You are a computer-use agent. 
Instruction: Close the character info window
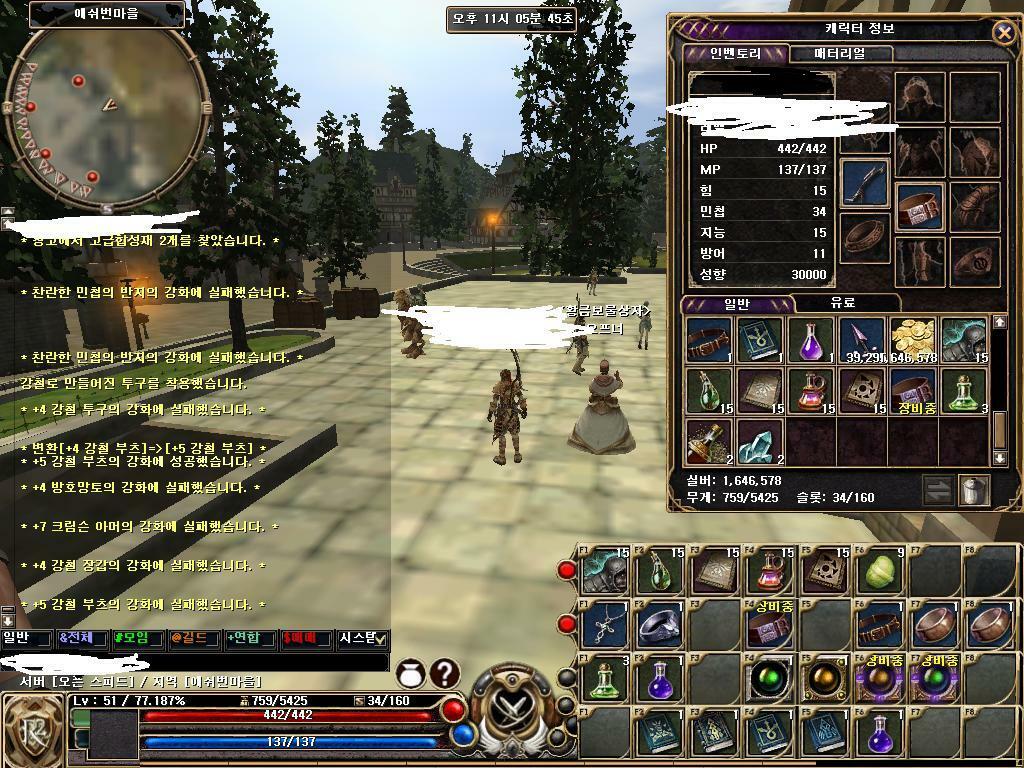[x=1003, y=33]
